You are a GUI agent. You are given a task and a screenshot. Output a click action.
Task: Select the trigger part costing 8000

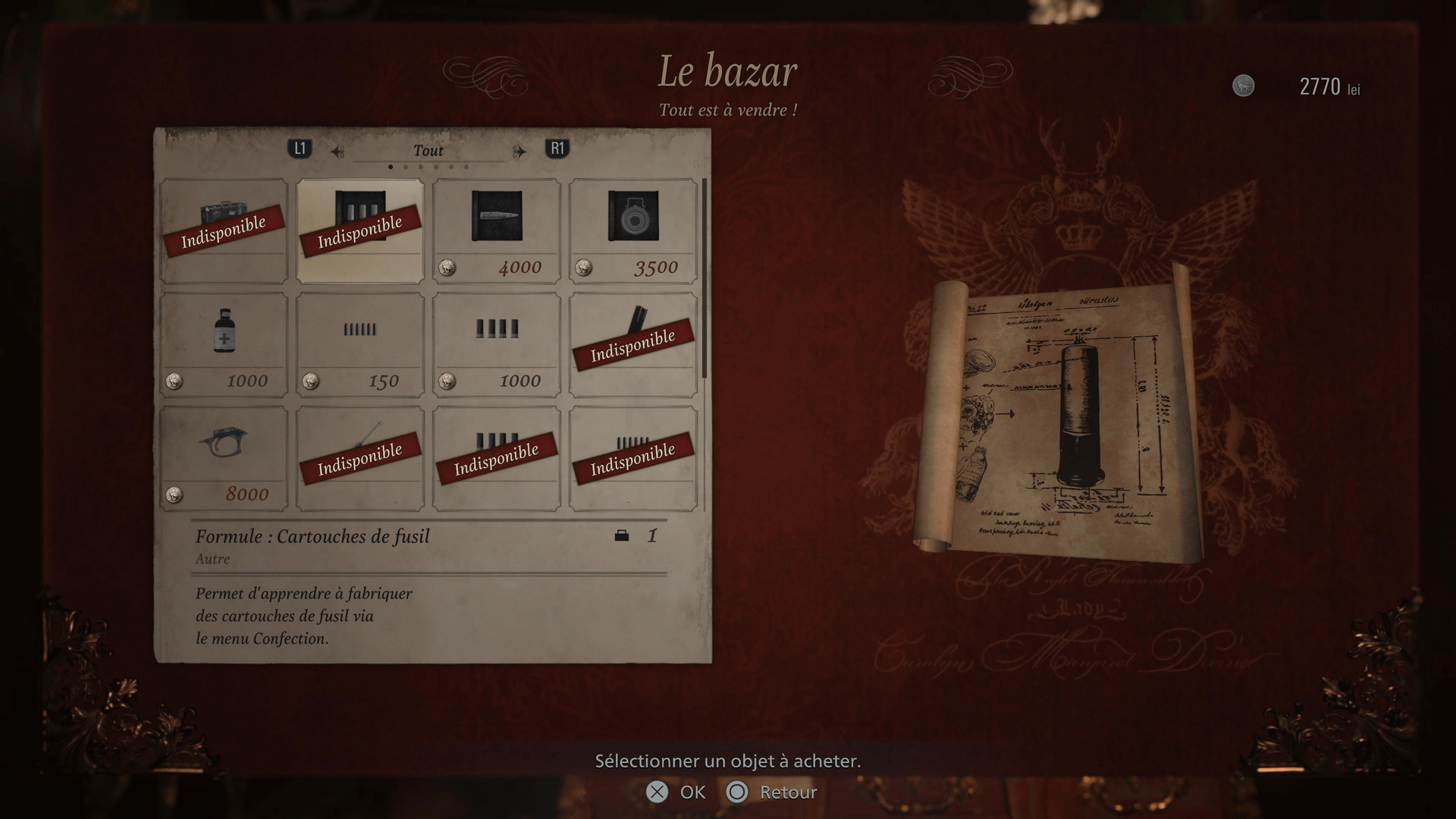tap(224, 458)
